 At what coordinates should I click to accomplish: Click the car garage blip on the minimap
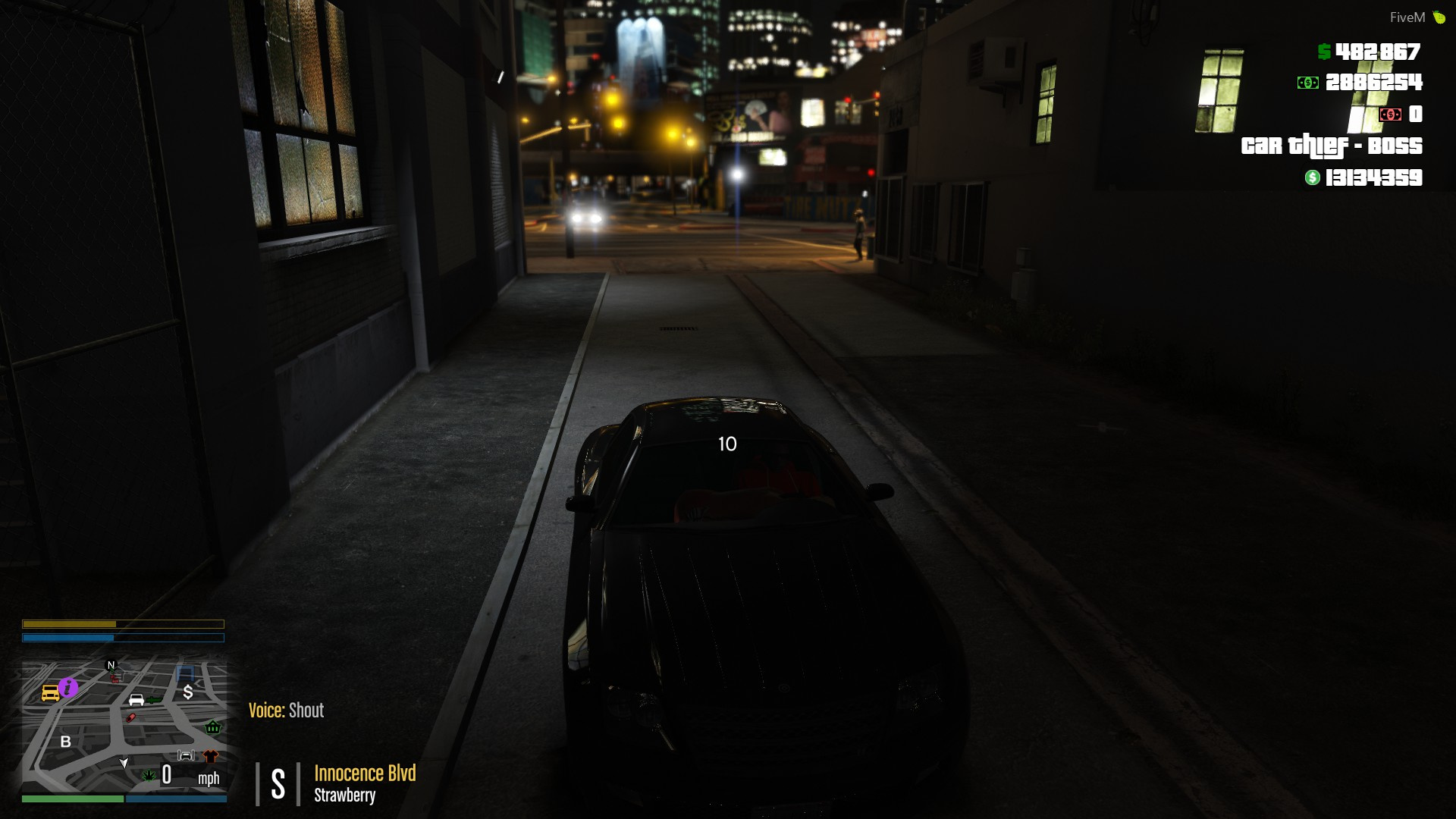pyautogui.click(x=186, y=755)
